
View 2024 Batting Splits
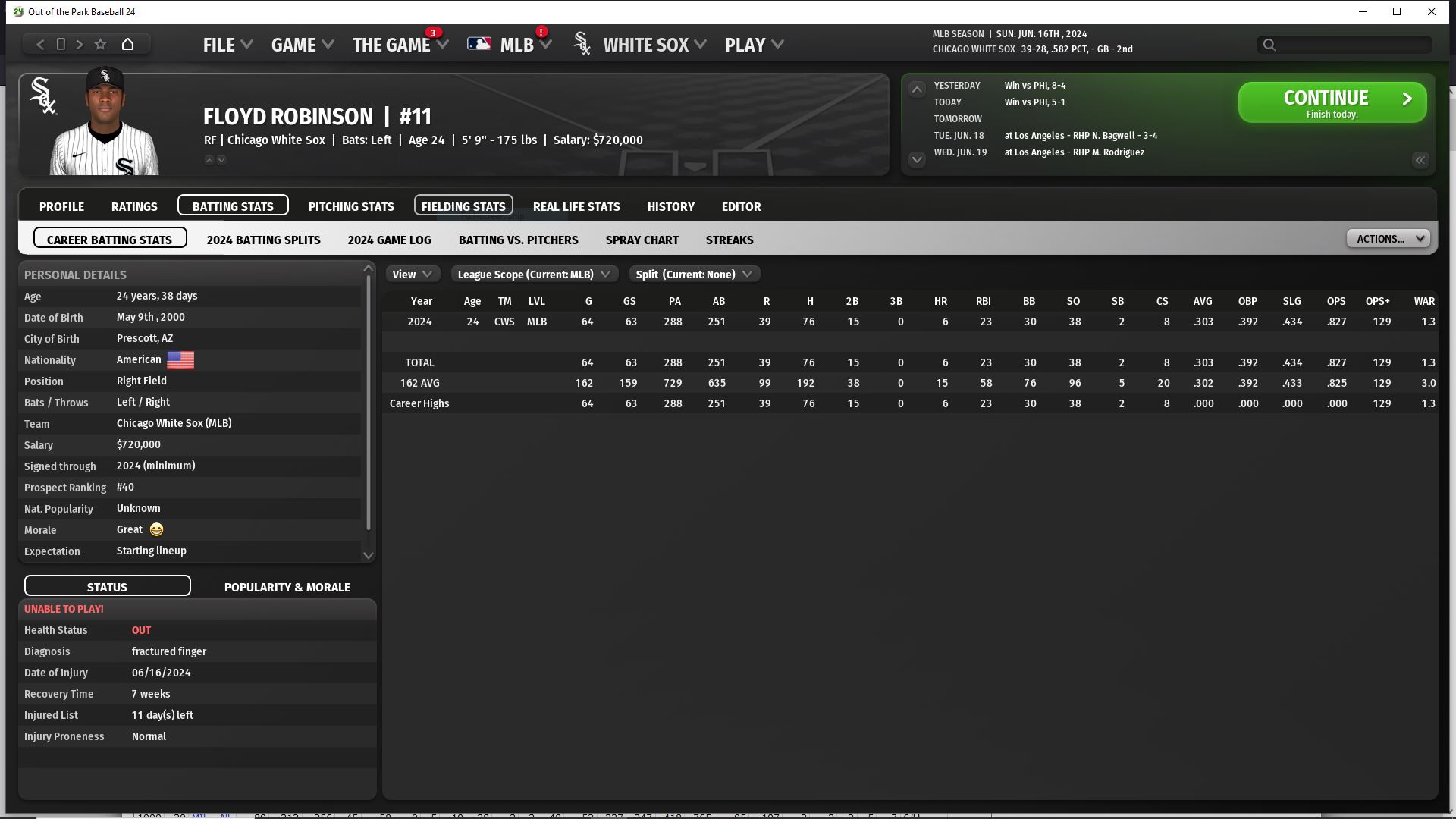263,240
